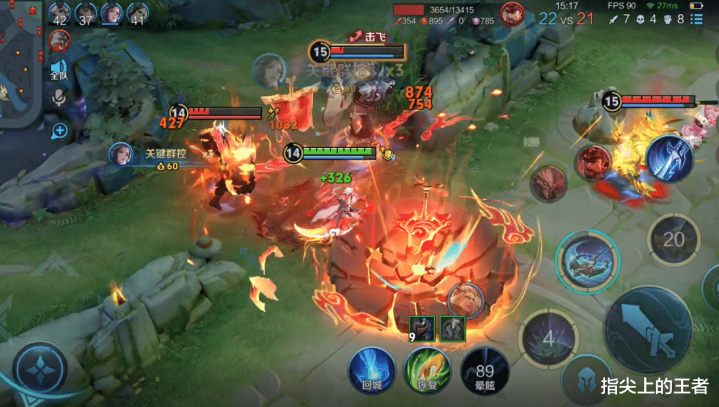Target the red beast enemy portrait
The image size is (719, 407).
pos(548,183)
